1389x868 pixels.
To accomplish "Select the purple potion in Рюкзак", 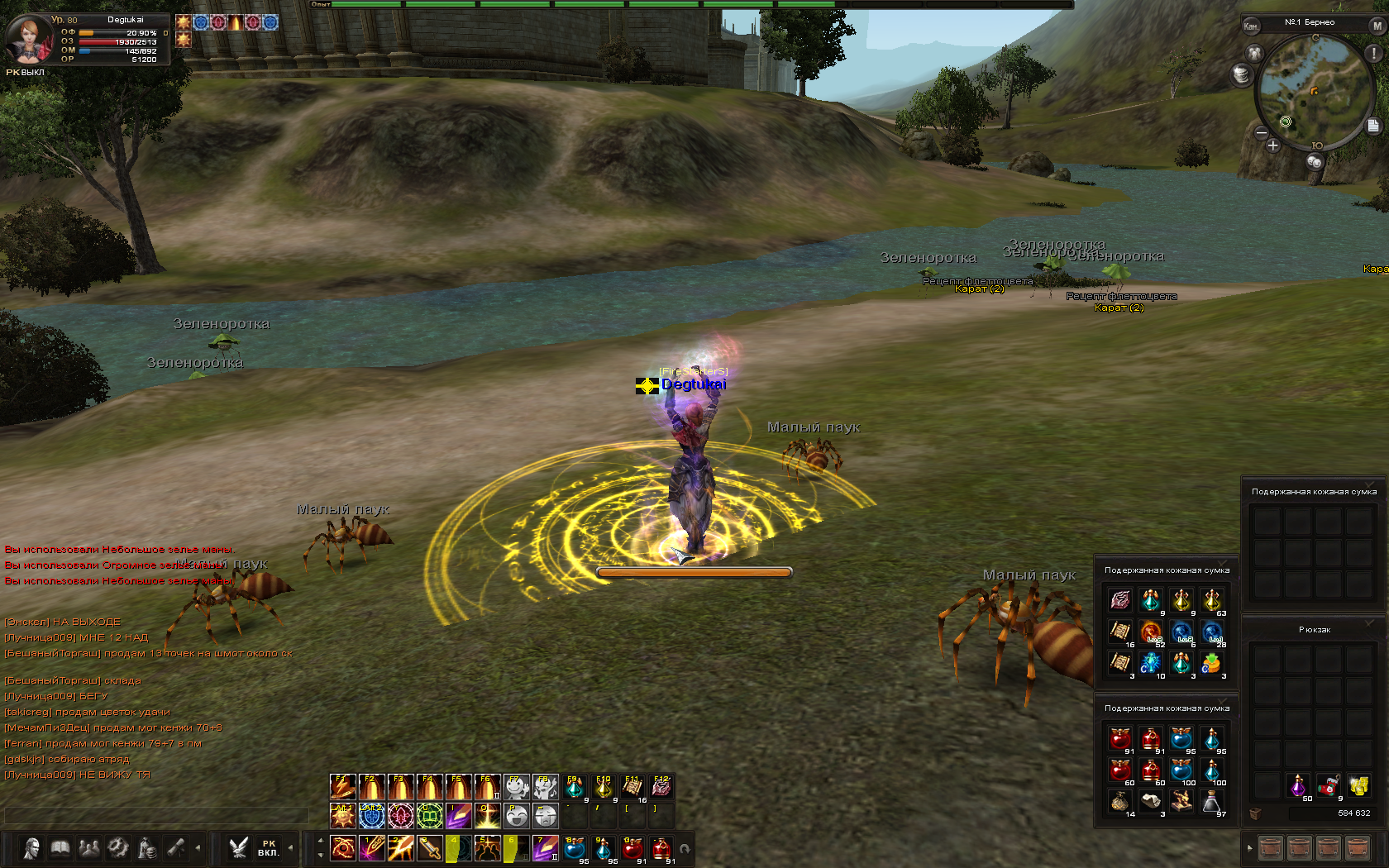I will [1298, 785].
